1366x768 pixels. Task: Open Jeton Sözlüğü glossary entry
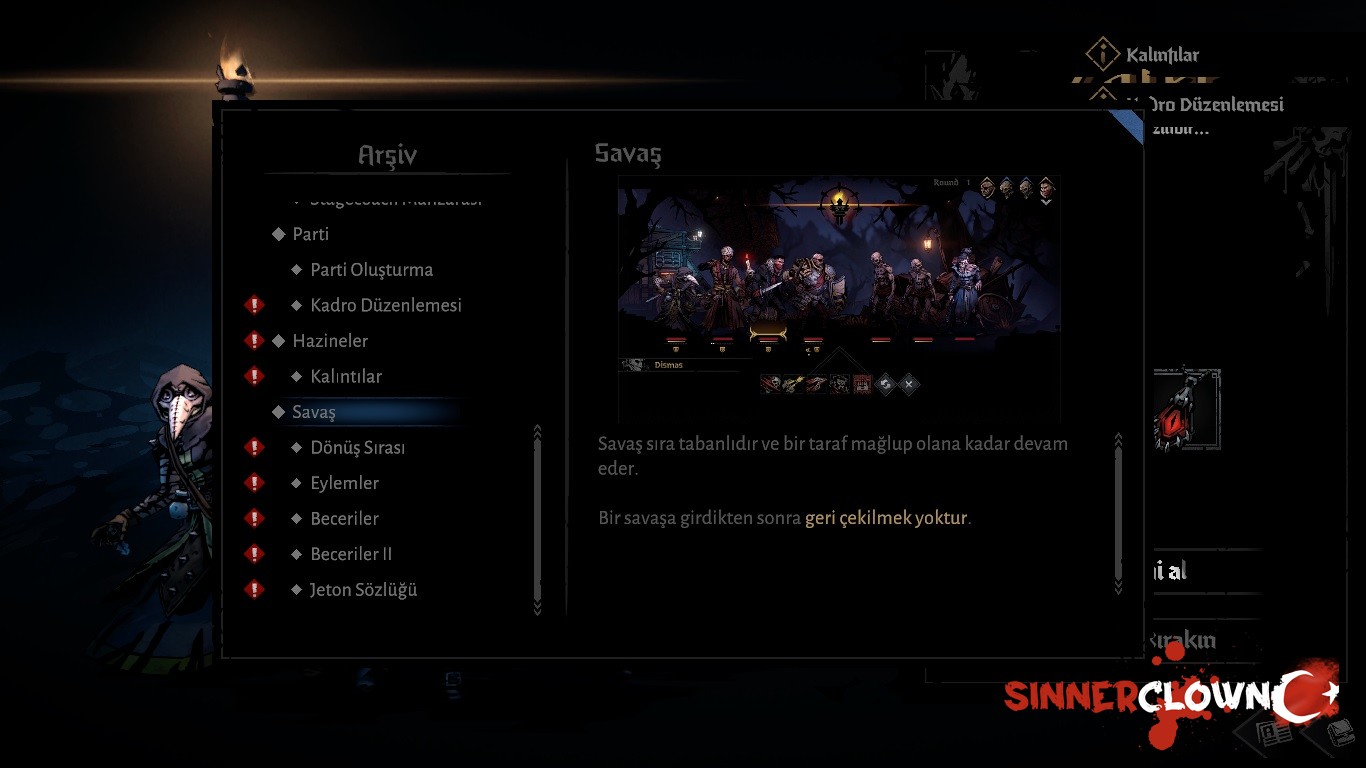(x=363, y=590)
